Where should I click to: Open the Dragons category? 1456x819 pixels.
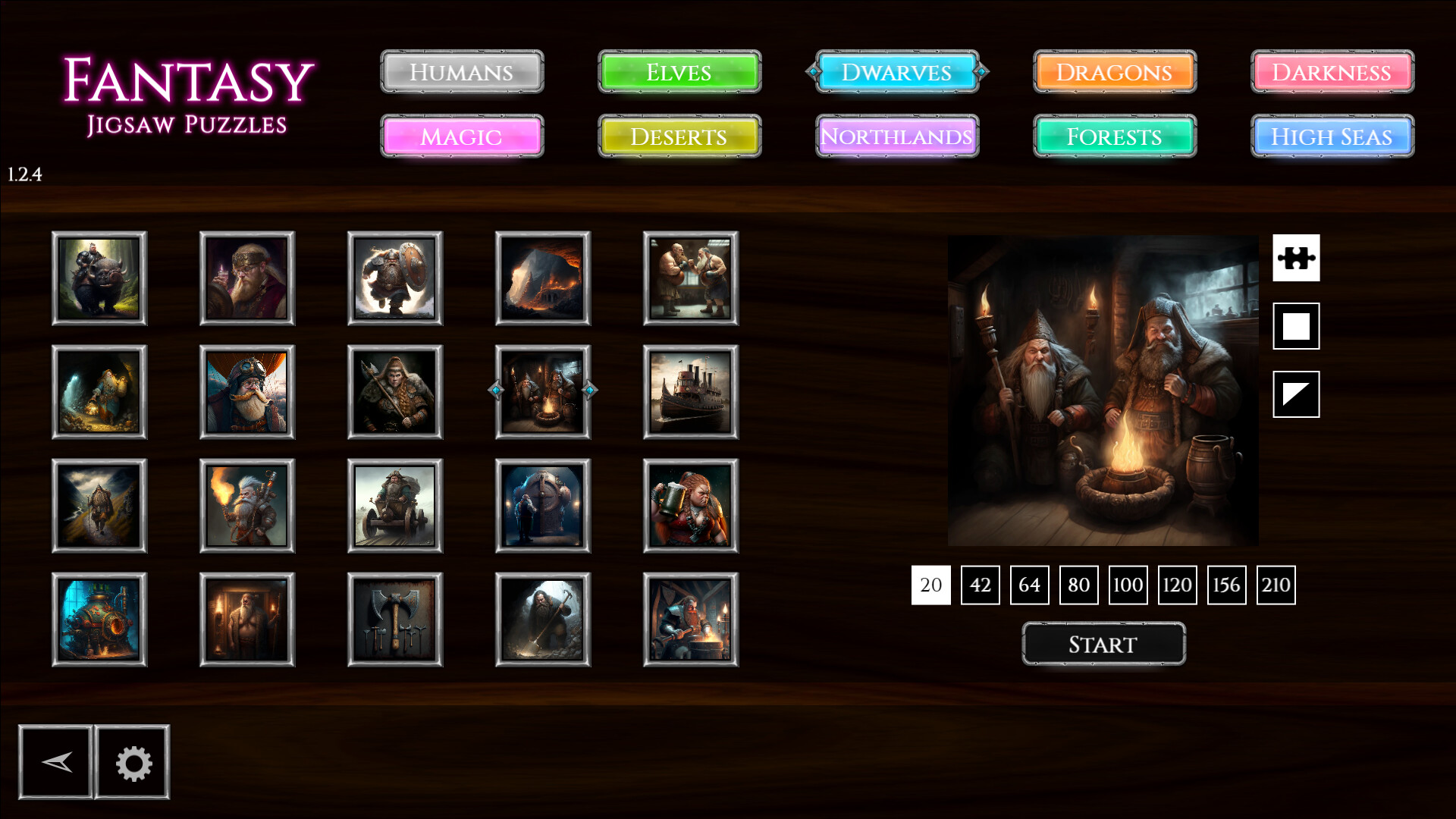[x=1114, y=73]
